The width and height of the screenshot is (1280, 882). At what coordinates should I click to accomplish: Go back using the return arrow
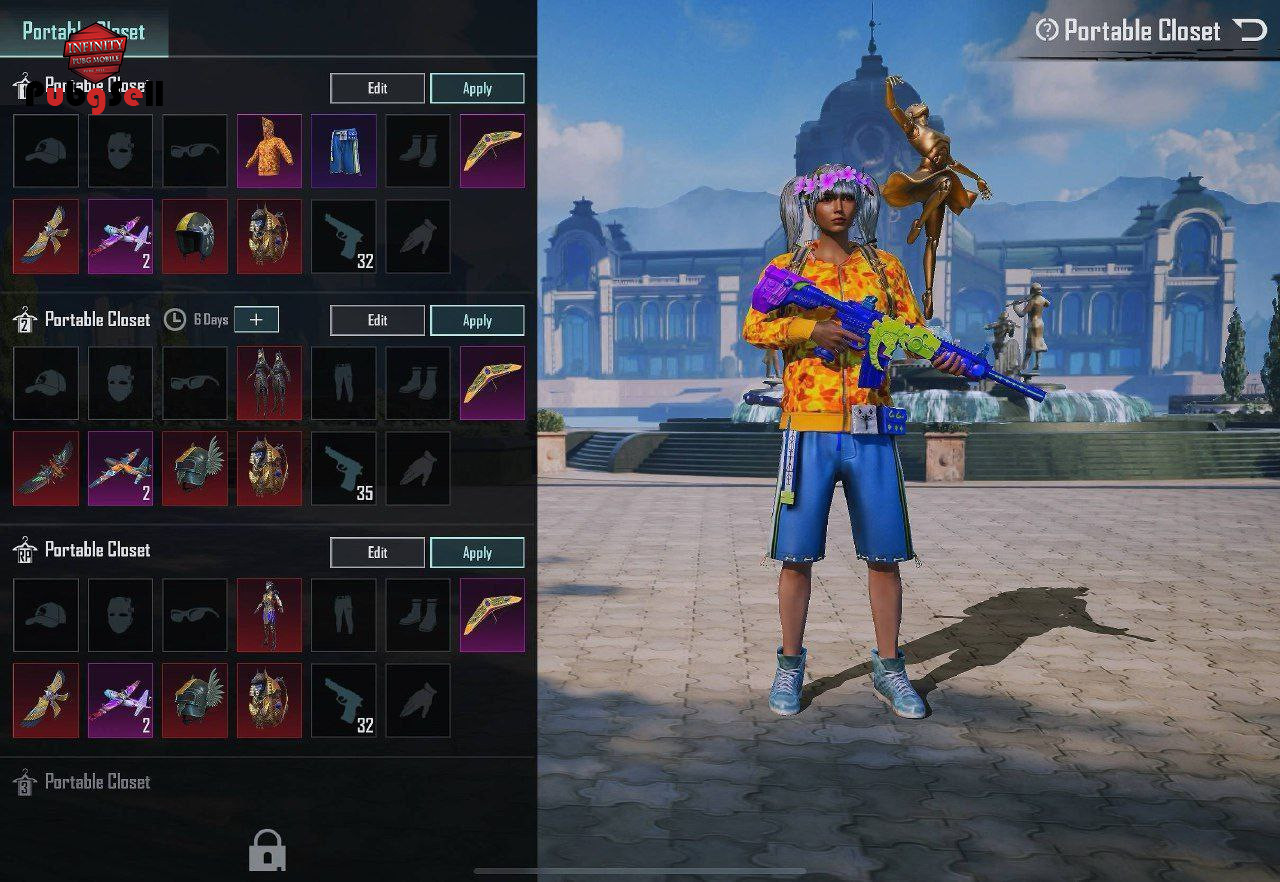1249,31
